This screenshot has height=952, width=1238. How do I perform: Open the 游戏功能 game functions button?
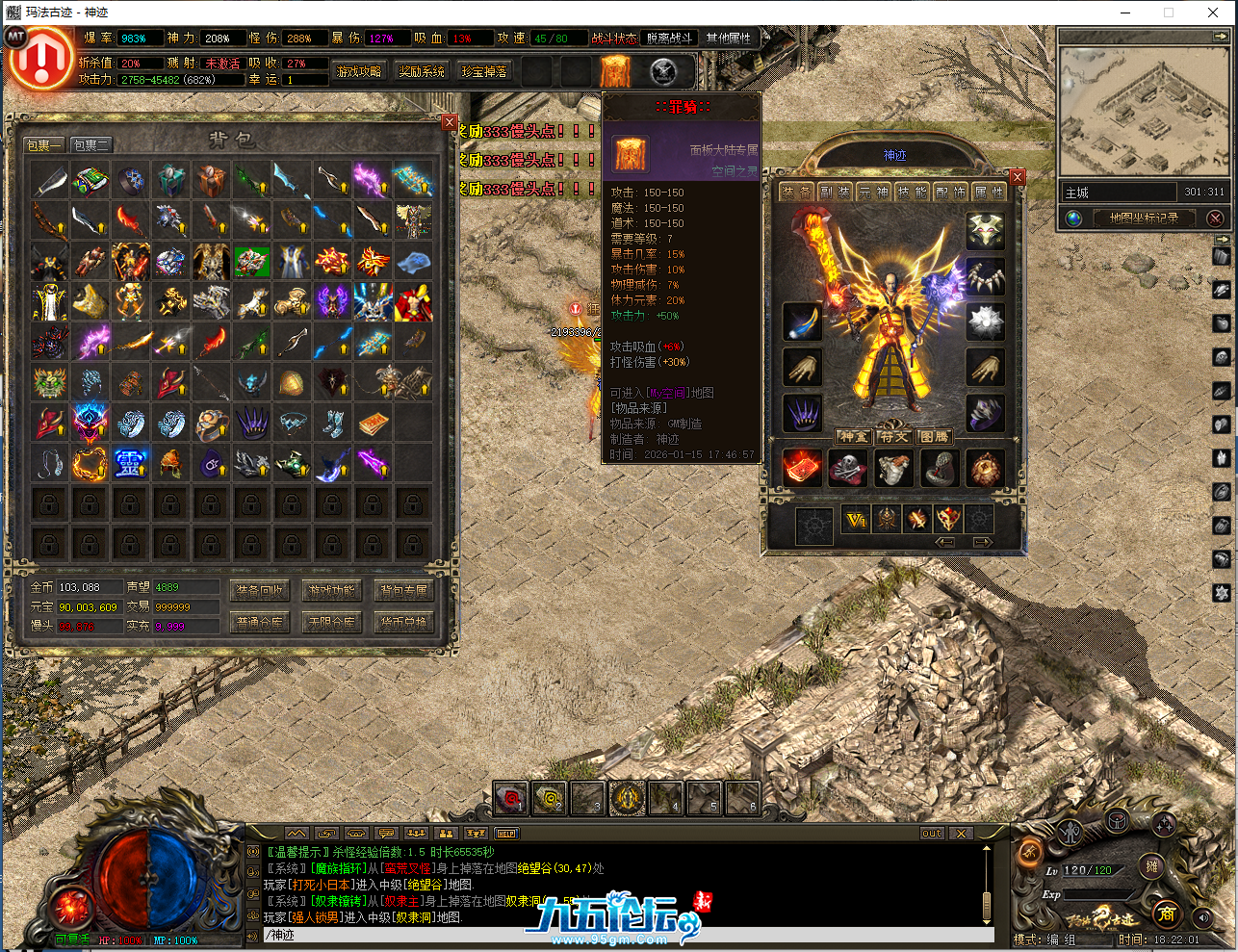pos(331,591)
